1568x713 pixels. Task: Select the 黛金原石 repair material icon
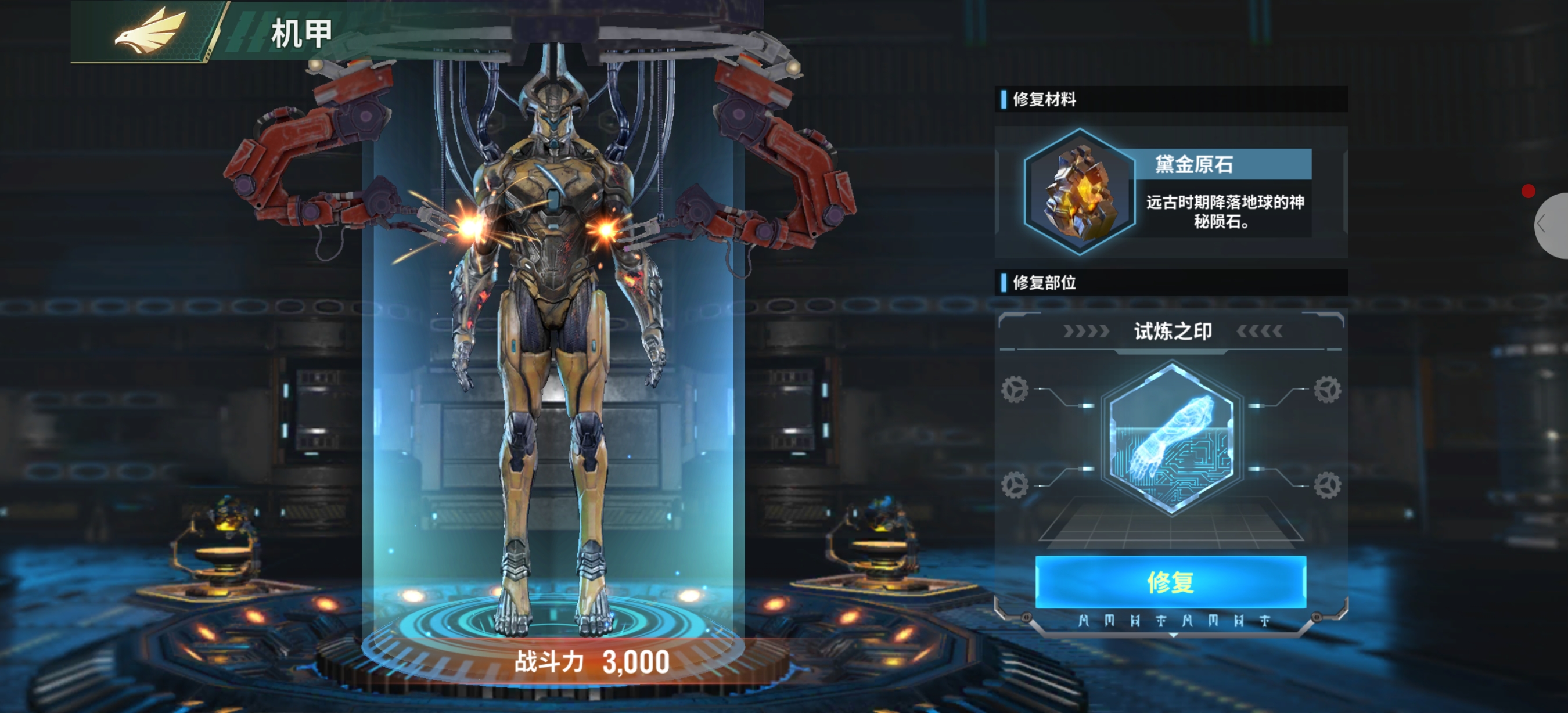click(x=1080, y=192)
